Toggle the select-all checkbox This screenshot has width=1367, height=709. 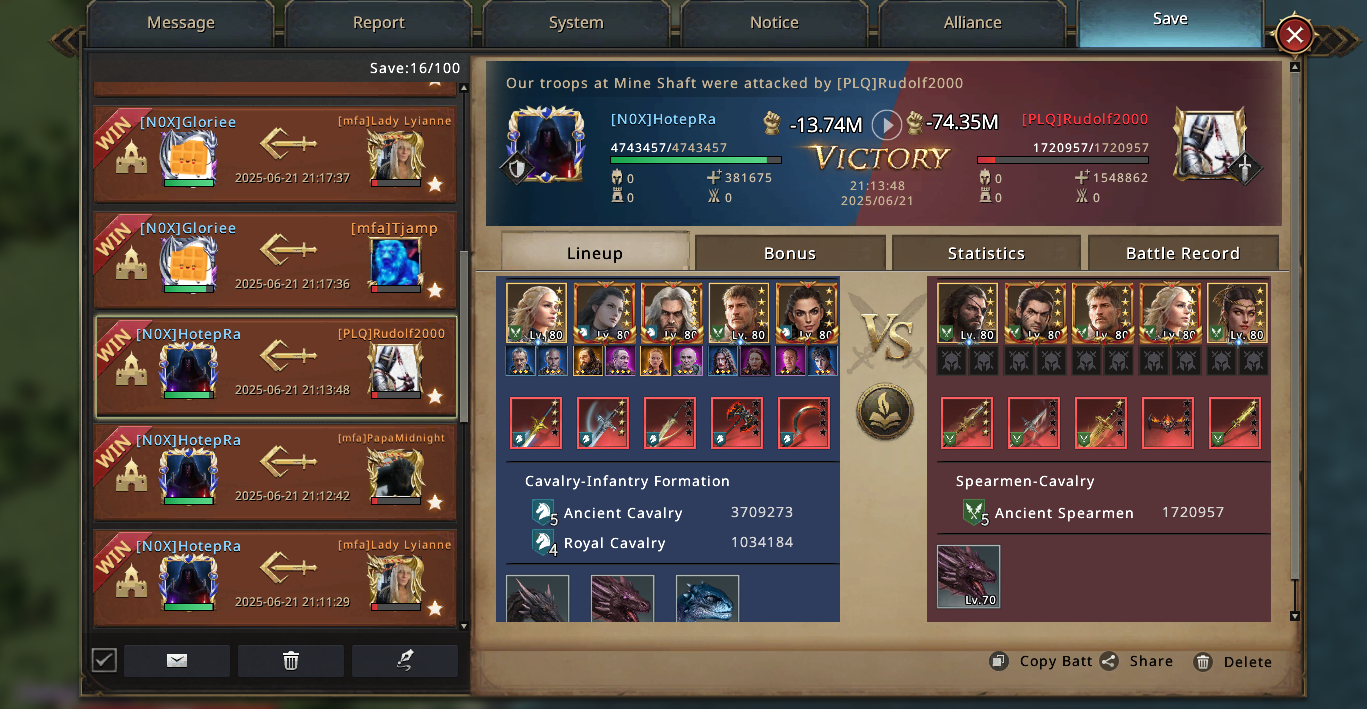coord(104,660)
